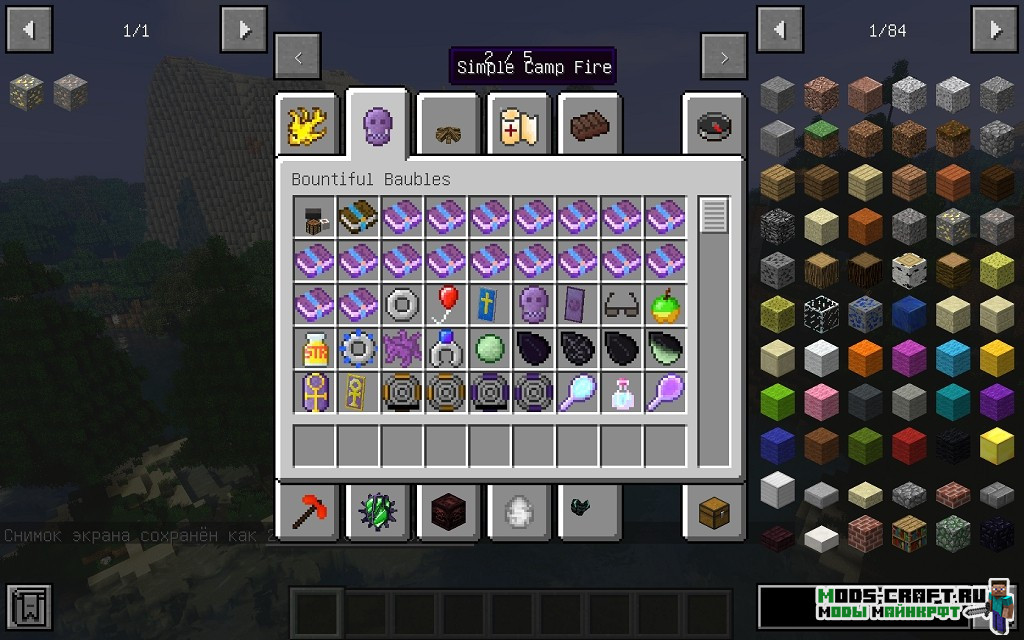The image size is (1024, 640).
Task: Take the pink potion bottle
Action: point(622,393)
